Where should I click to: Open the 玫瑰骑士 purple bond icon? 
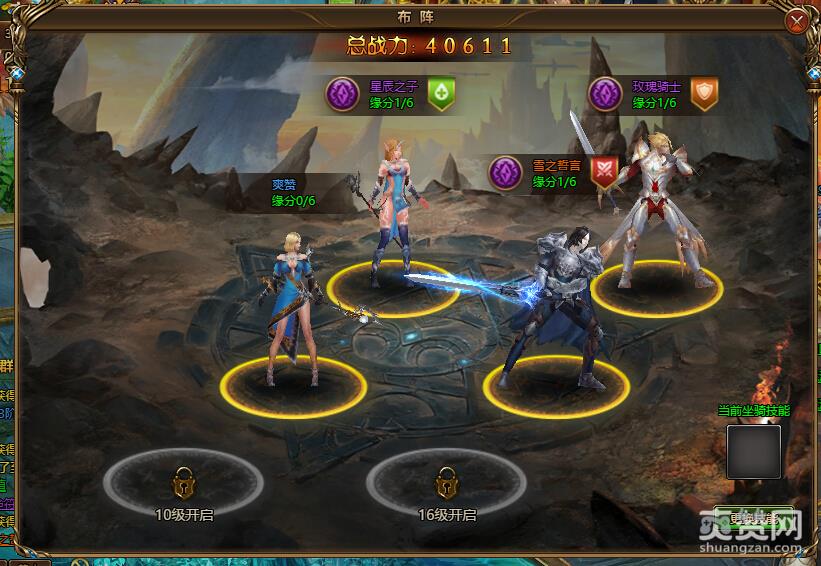[604, 94]
